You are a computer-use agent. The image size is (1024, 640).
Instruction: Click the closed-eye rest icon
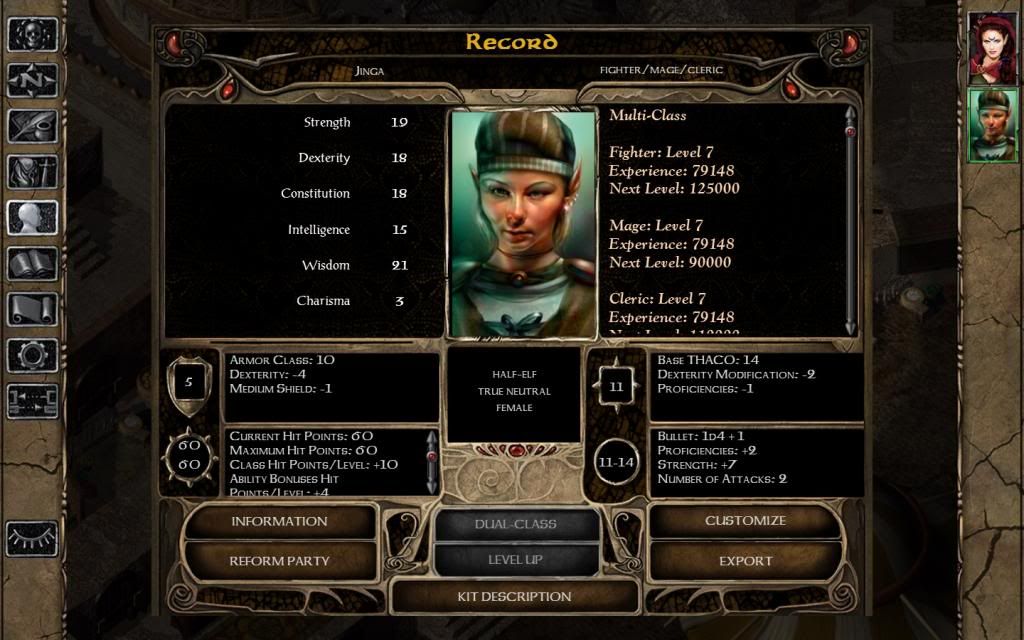coord(32,538)
